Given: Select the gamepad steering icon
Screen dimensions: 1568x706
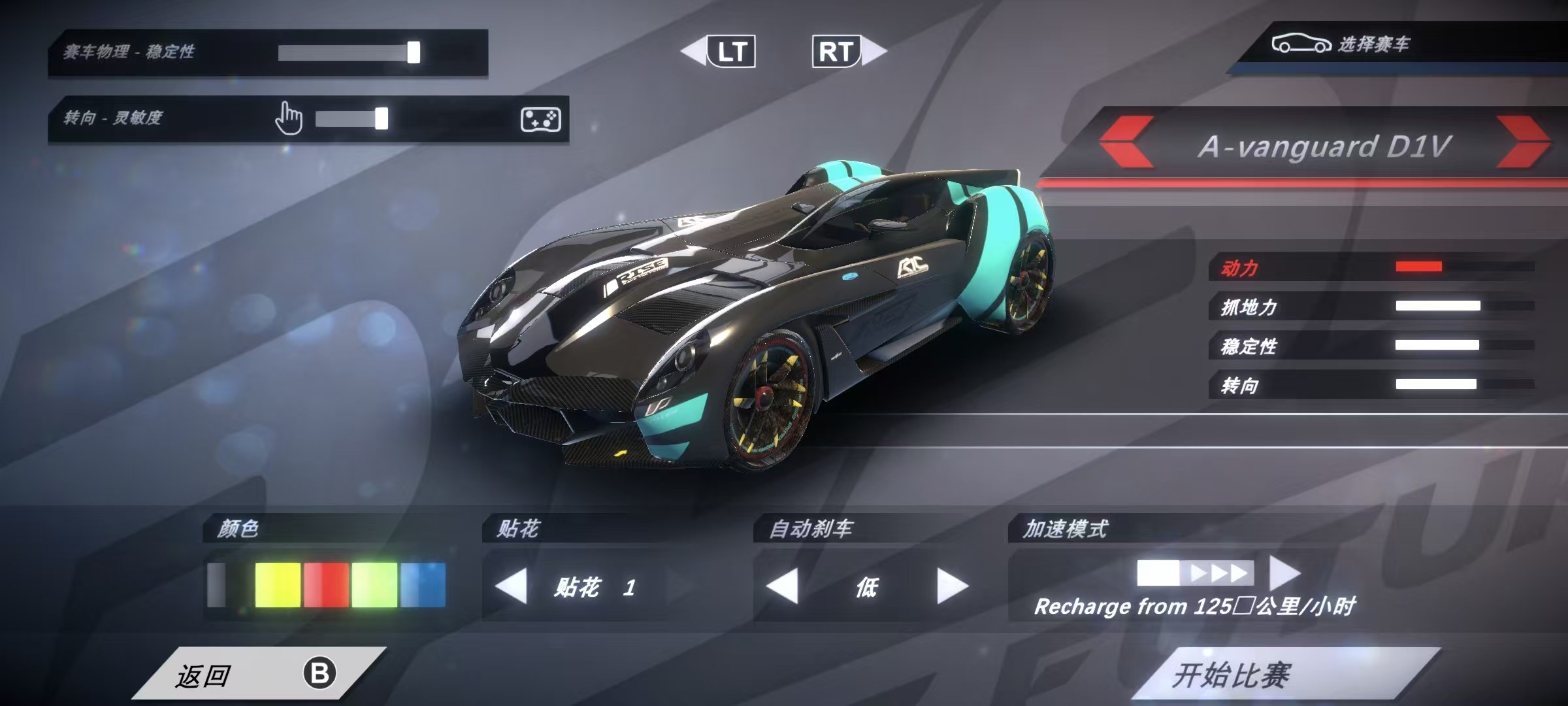Looking at the screenshot, I should [x=540, y=120].
